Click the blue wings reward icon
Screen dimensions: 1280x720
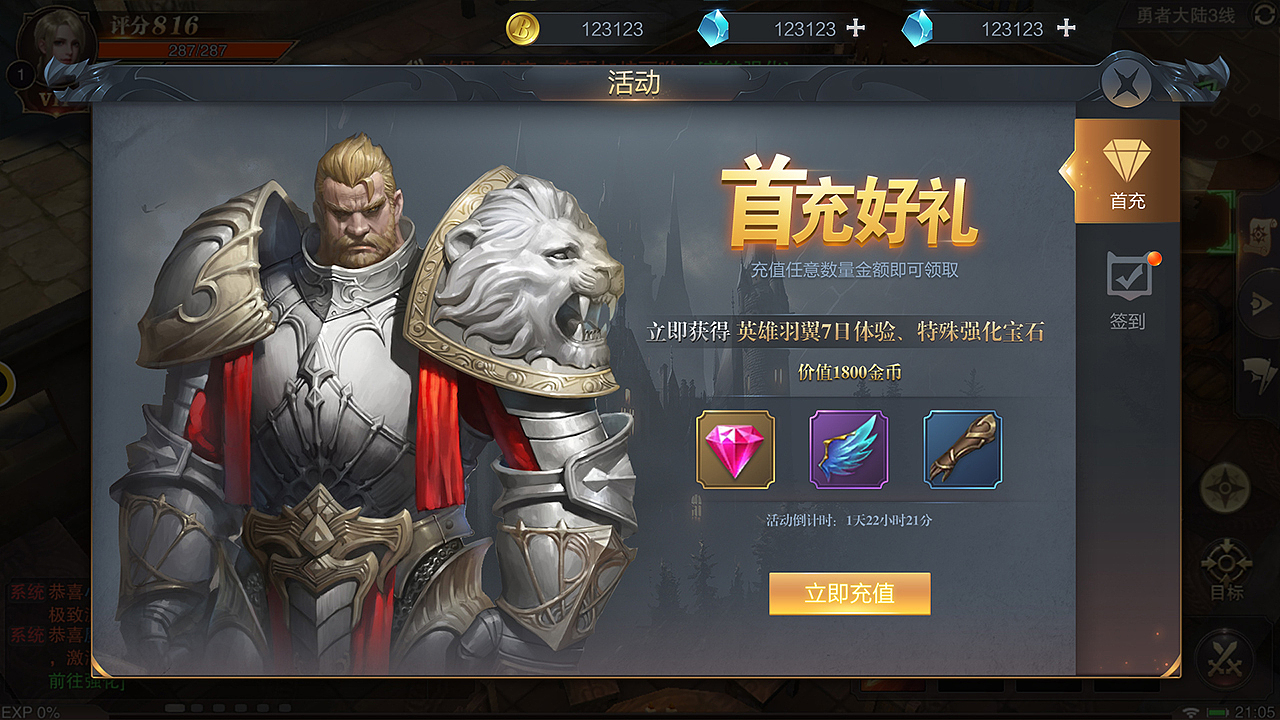pos(850,450)
